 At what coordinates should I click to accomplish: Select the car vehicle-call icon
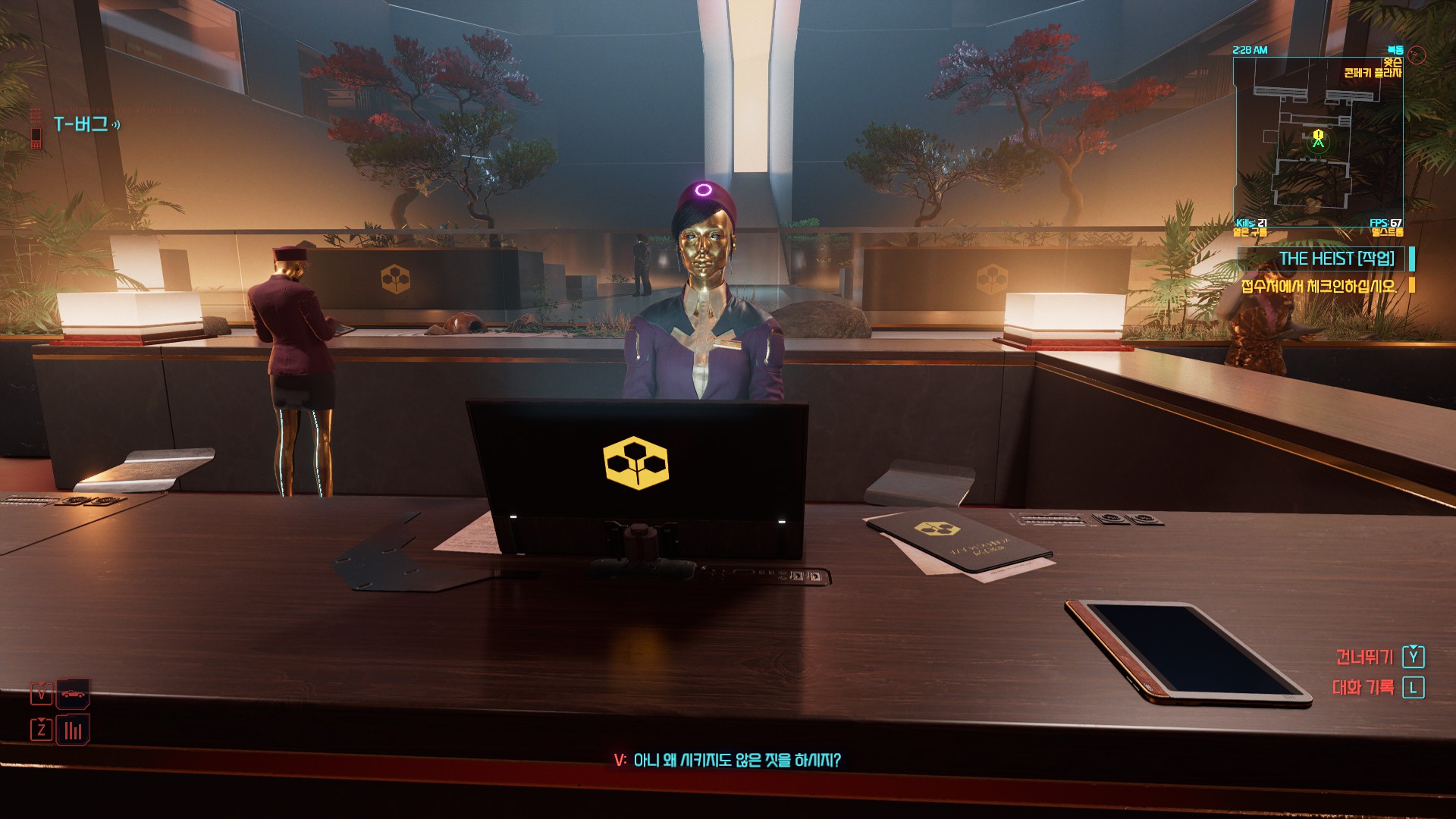(73, 693)
